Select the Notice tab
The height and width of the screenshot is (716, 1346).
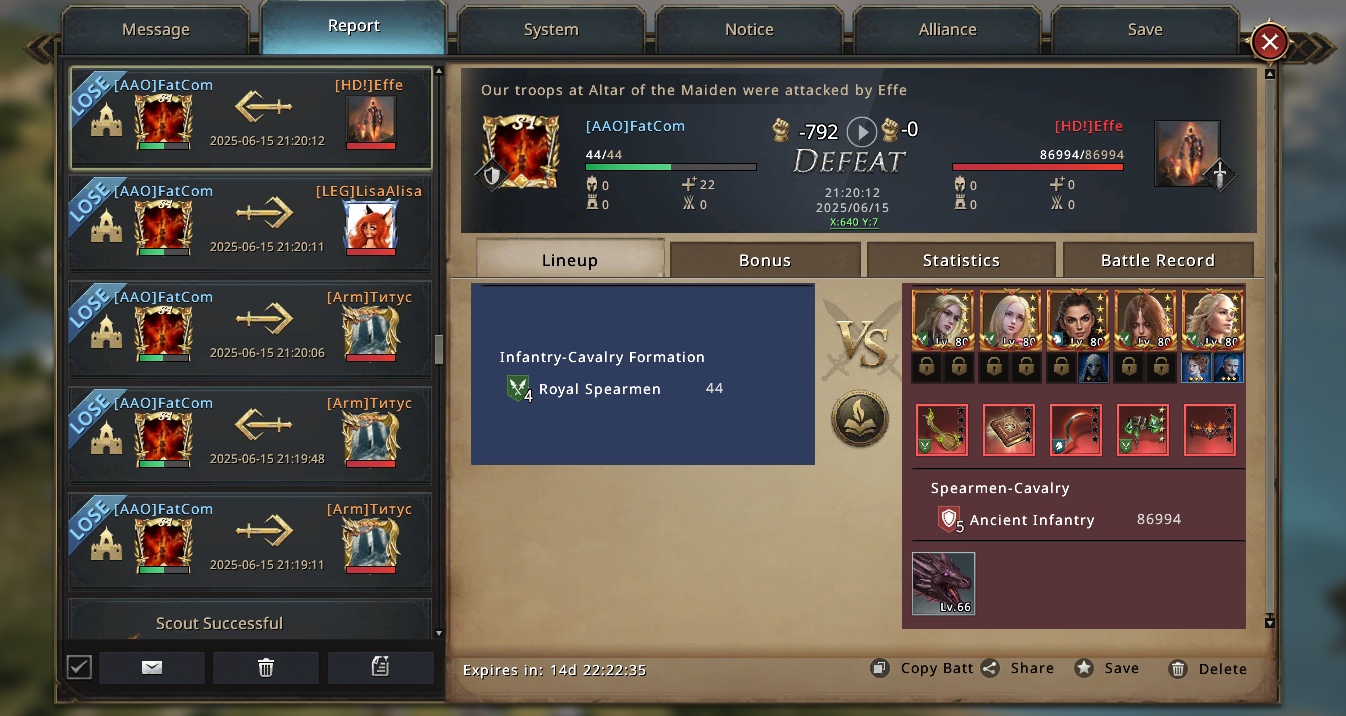749,30
